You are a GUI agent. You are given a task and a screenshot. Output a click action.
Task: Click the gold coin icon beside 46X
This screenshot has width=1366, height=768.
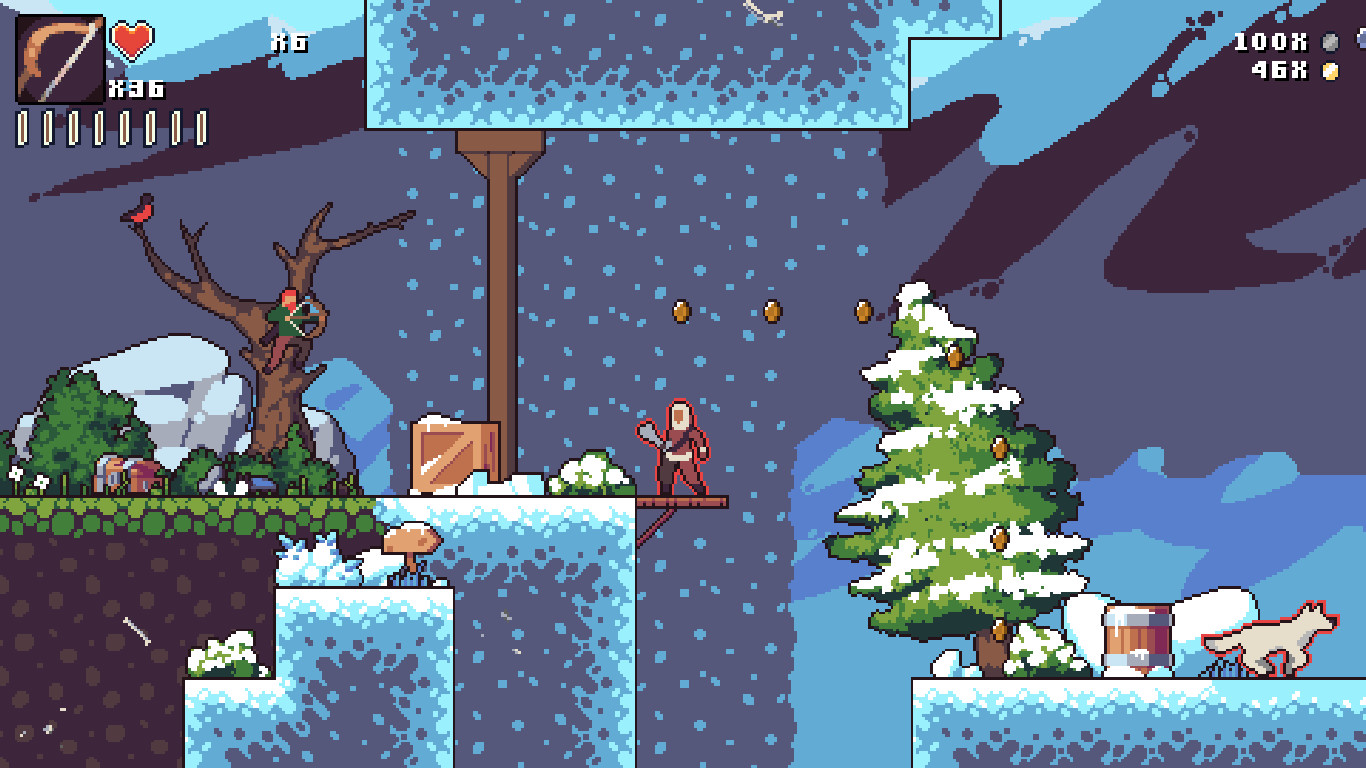point(1330,70)
